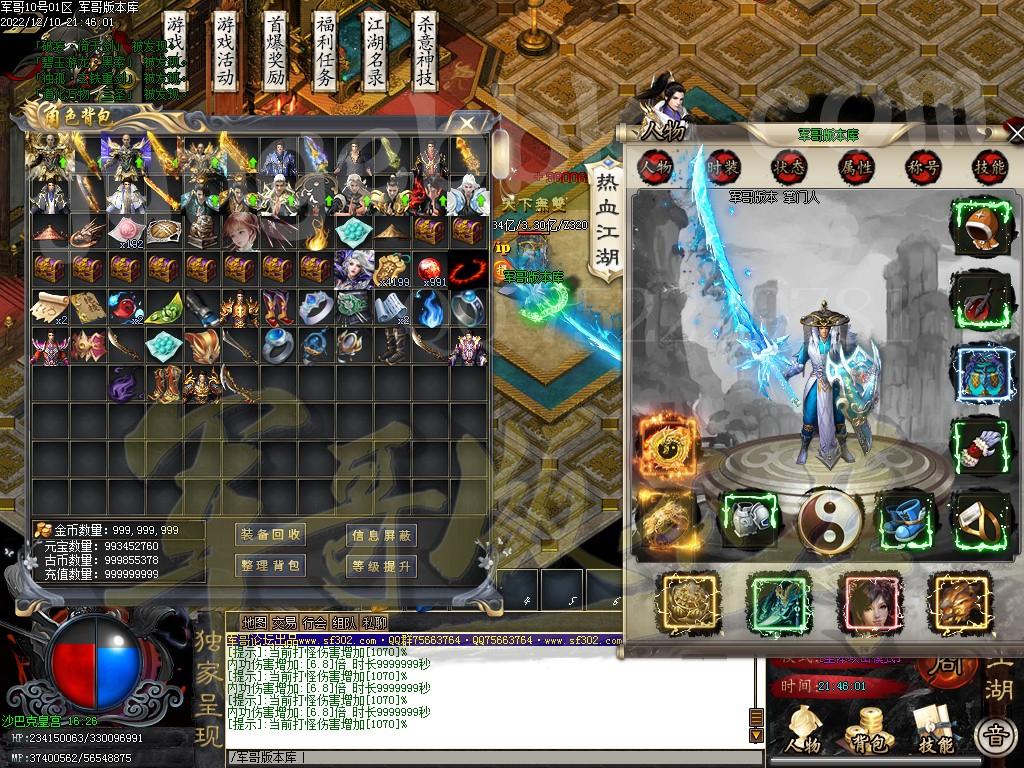Open the 背包 bag shortcut with gold coins
Image resolution: width=1024 pixels, height=768 pixels.
[864, 730]
